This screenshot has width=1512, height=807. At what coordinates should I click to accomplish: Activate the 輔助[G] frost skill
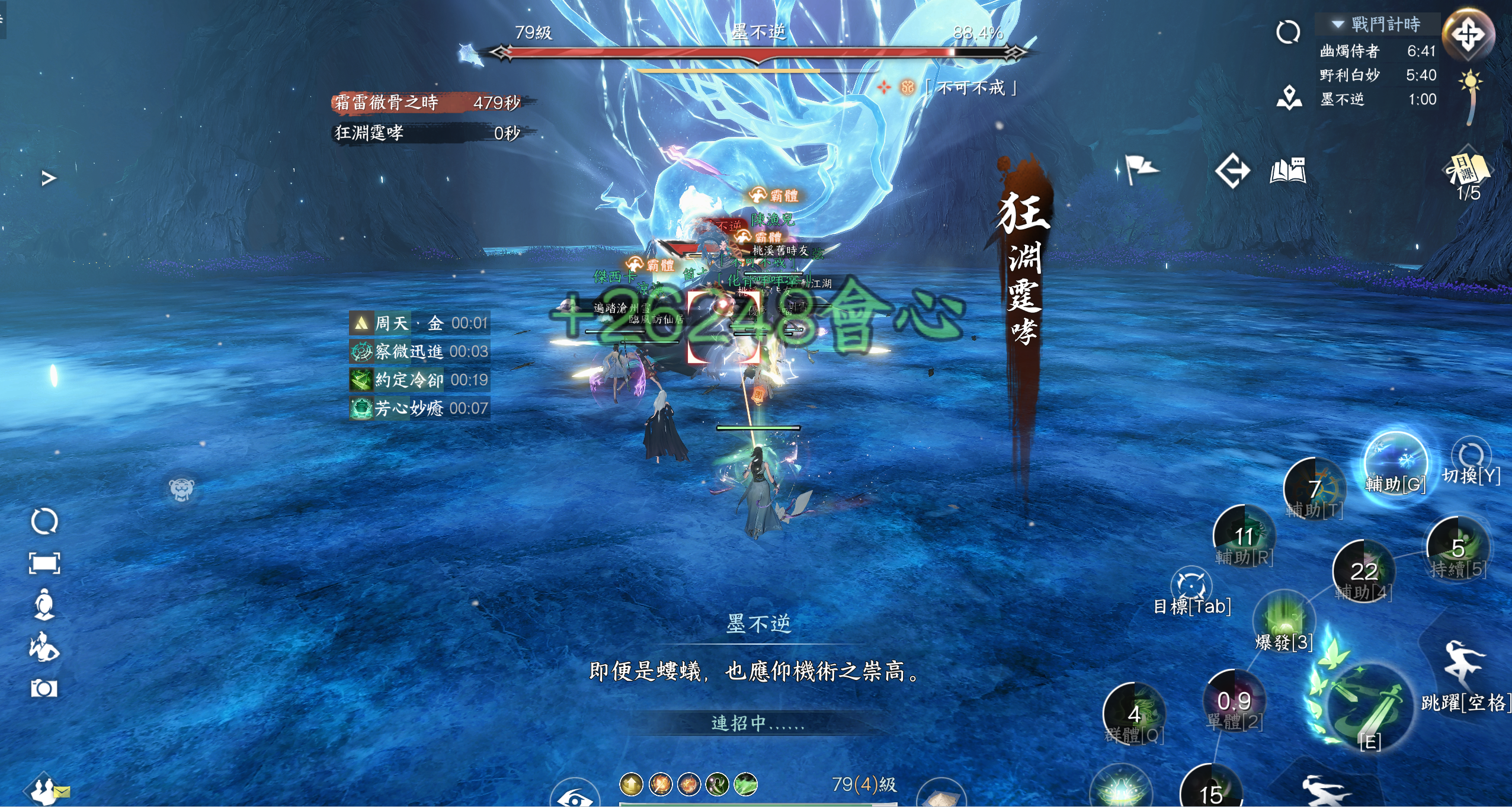(x=1395, y=463)
